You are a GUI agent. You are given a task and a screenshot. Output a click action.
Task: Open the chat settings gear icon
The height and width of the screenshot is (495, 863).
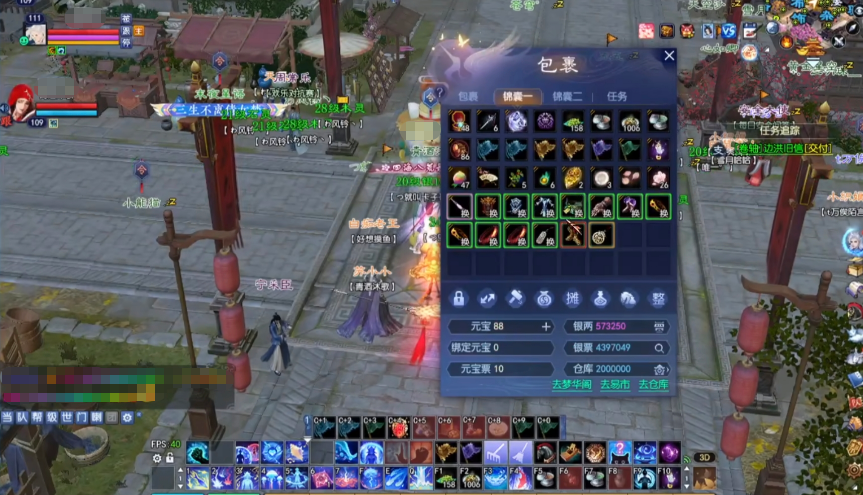127,416
